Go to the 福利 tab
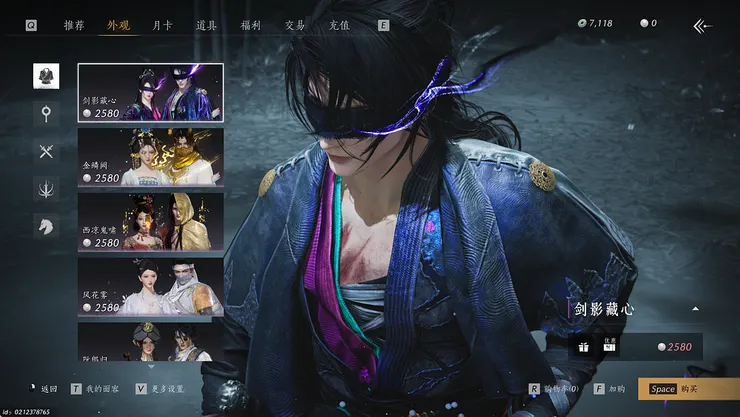Screen dimensions: 740x417 click(x=251, y=25)
